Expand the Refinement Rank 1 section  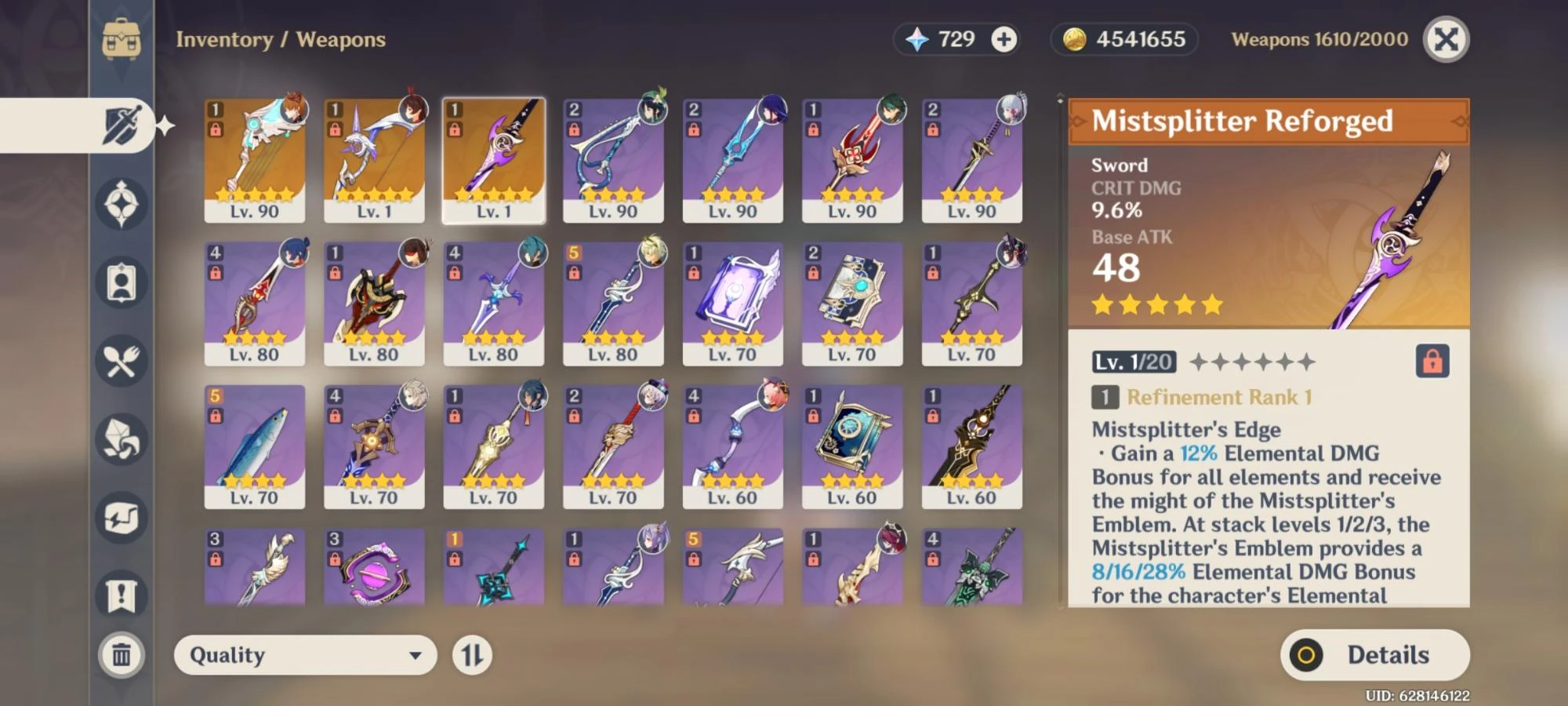click(1214, 398)
